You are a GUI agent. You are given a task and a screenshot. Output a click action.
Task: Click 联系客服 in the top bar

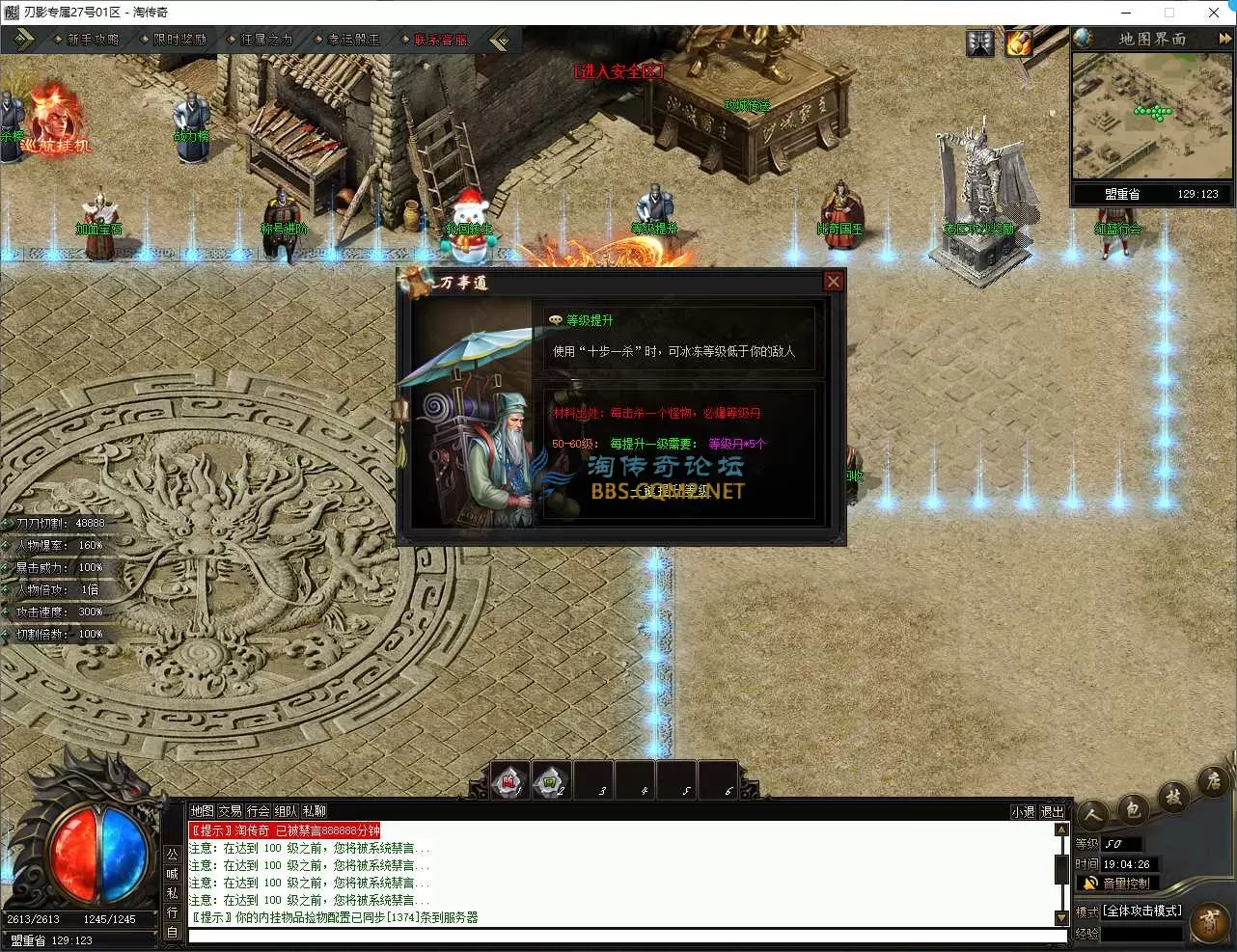pos(440,40)
